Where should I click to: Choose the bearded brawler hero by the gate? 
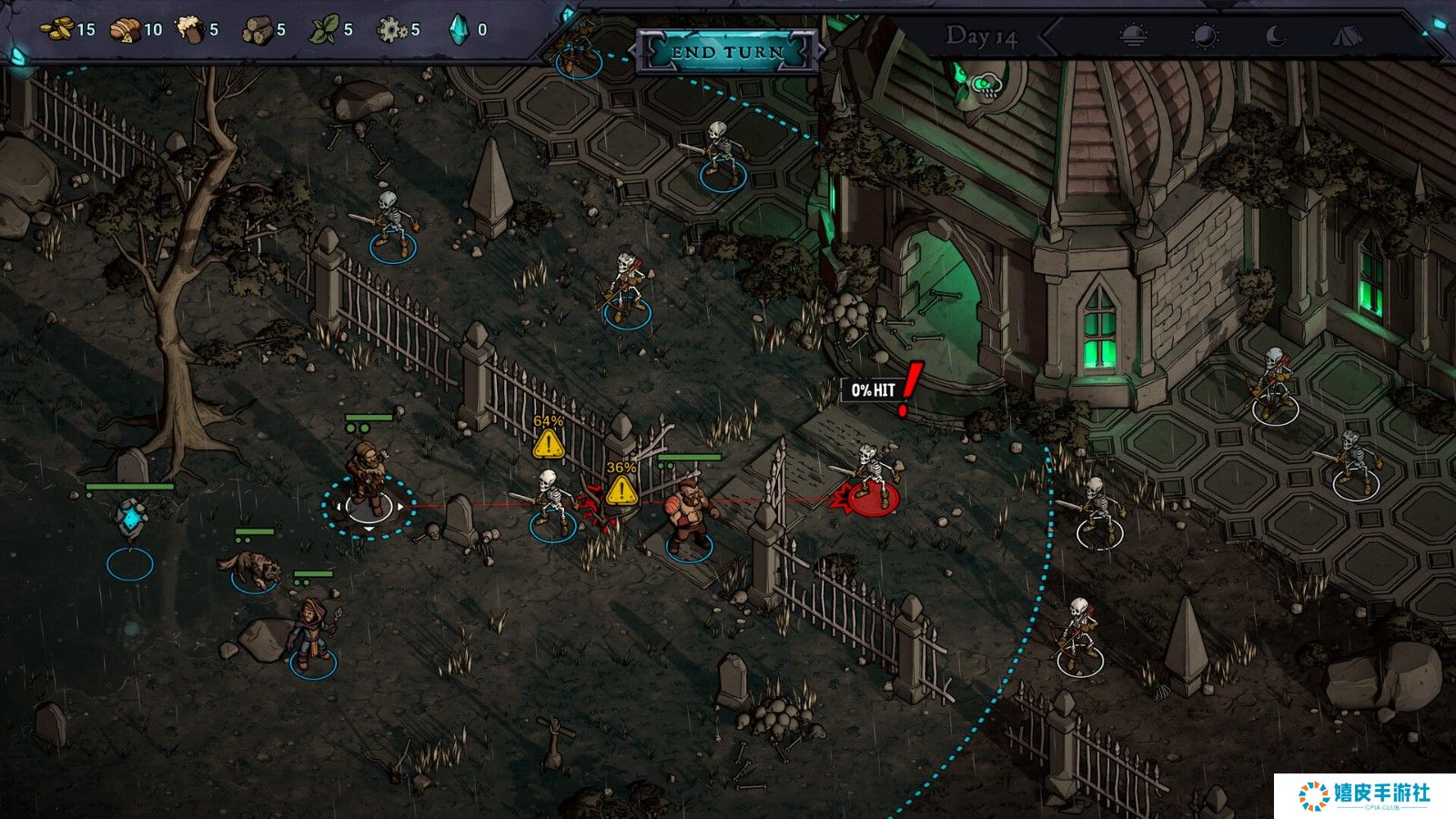tap(688, 516)
